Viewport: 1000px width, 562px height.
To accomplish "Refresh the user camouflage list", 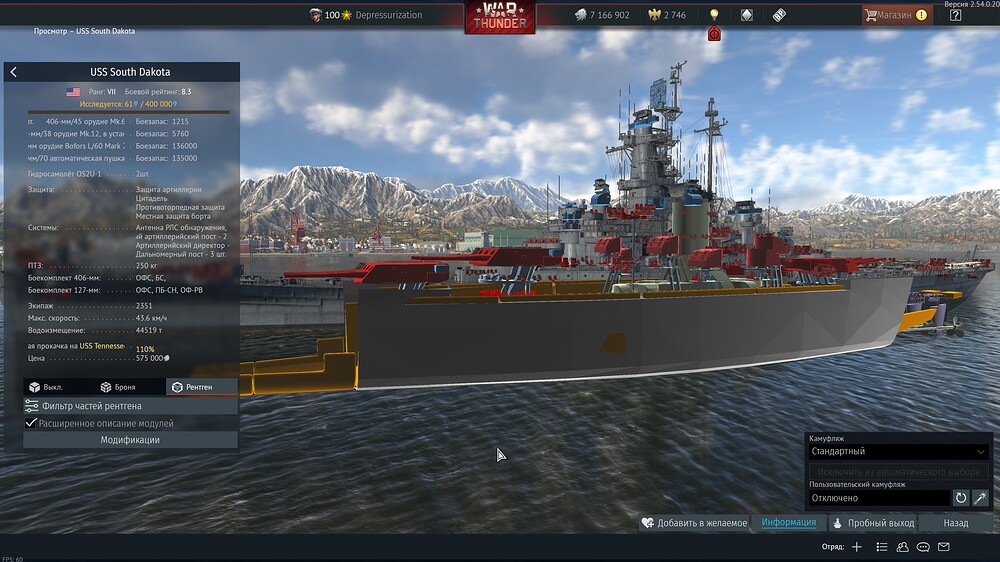I will pos(961,498).
